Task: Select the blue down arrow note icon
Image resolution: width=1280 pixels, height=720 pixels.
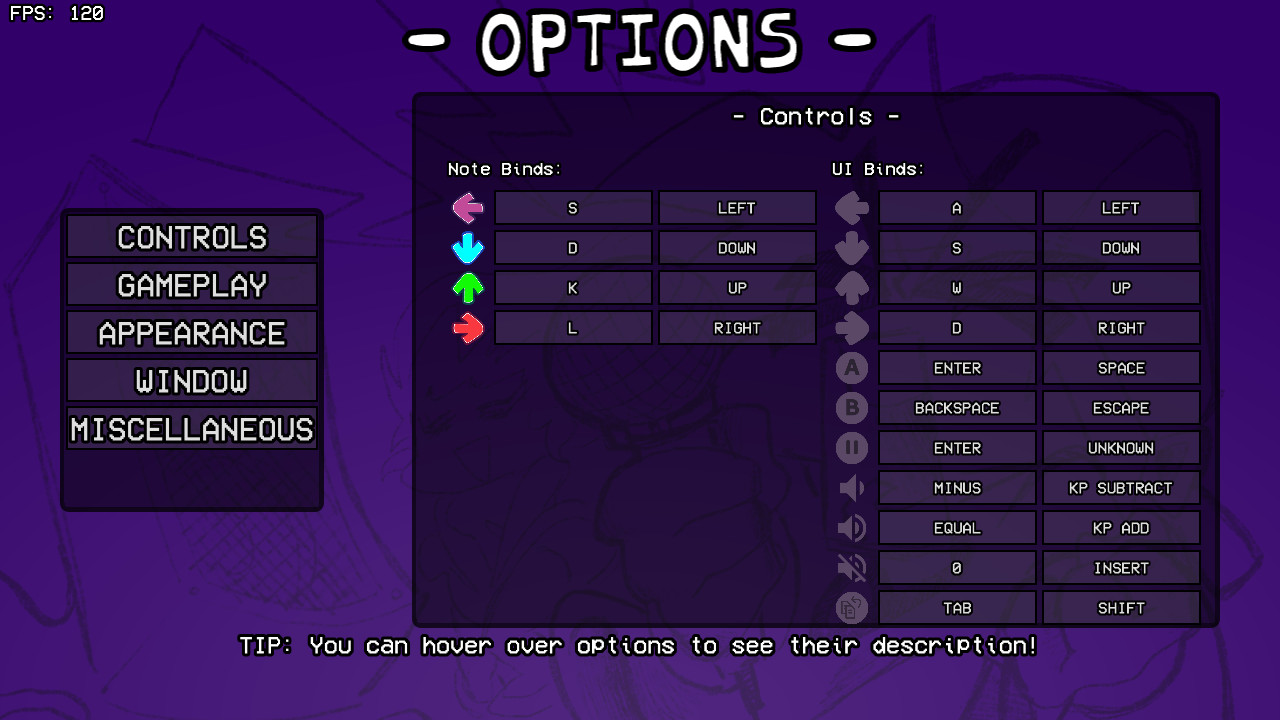Action: [467, 247]
